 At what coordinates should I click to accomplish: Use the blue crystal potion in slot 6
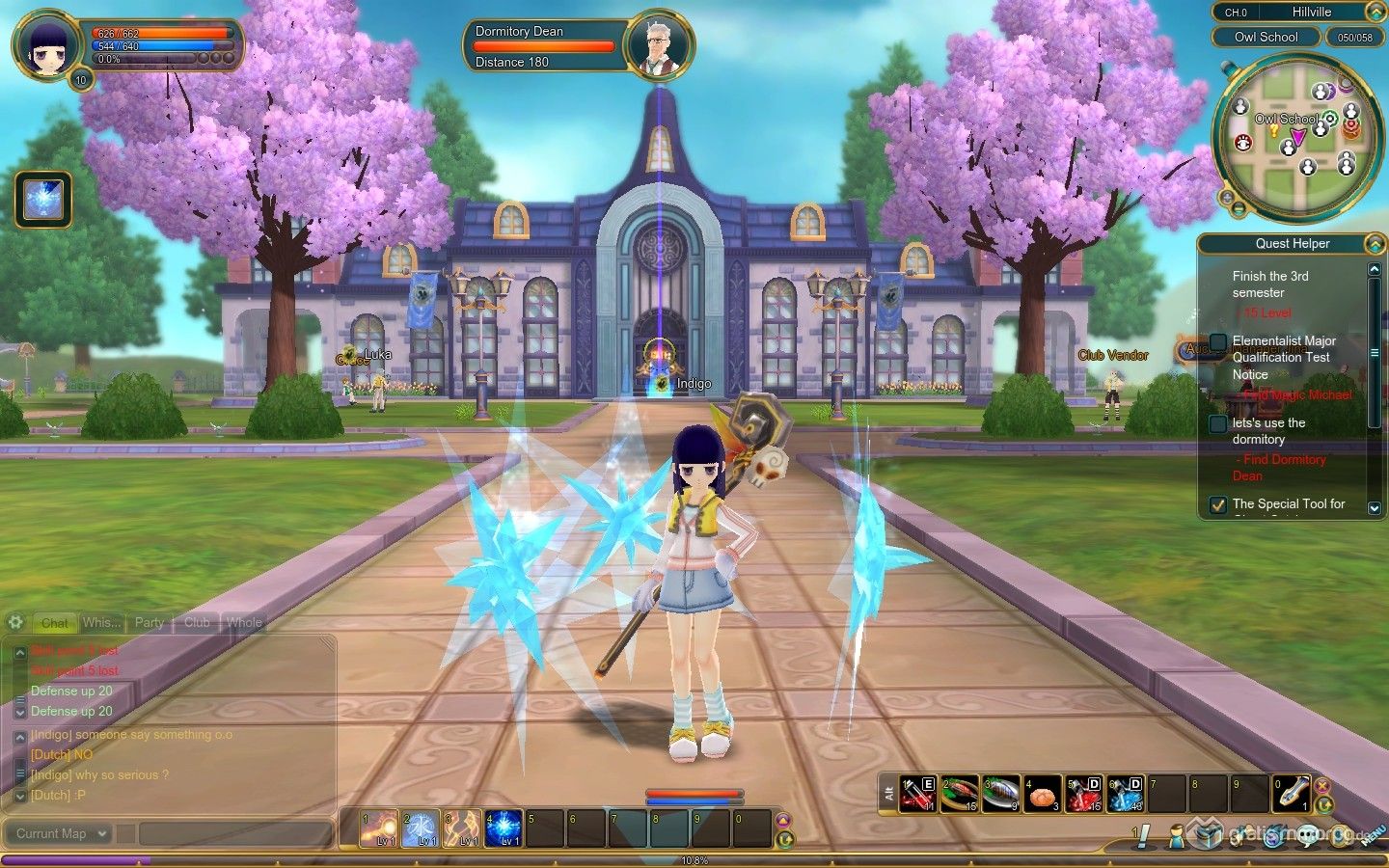pyautogui.click(x=1125, y=795)
